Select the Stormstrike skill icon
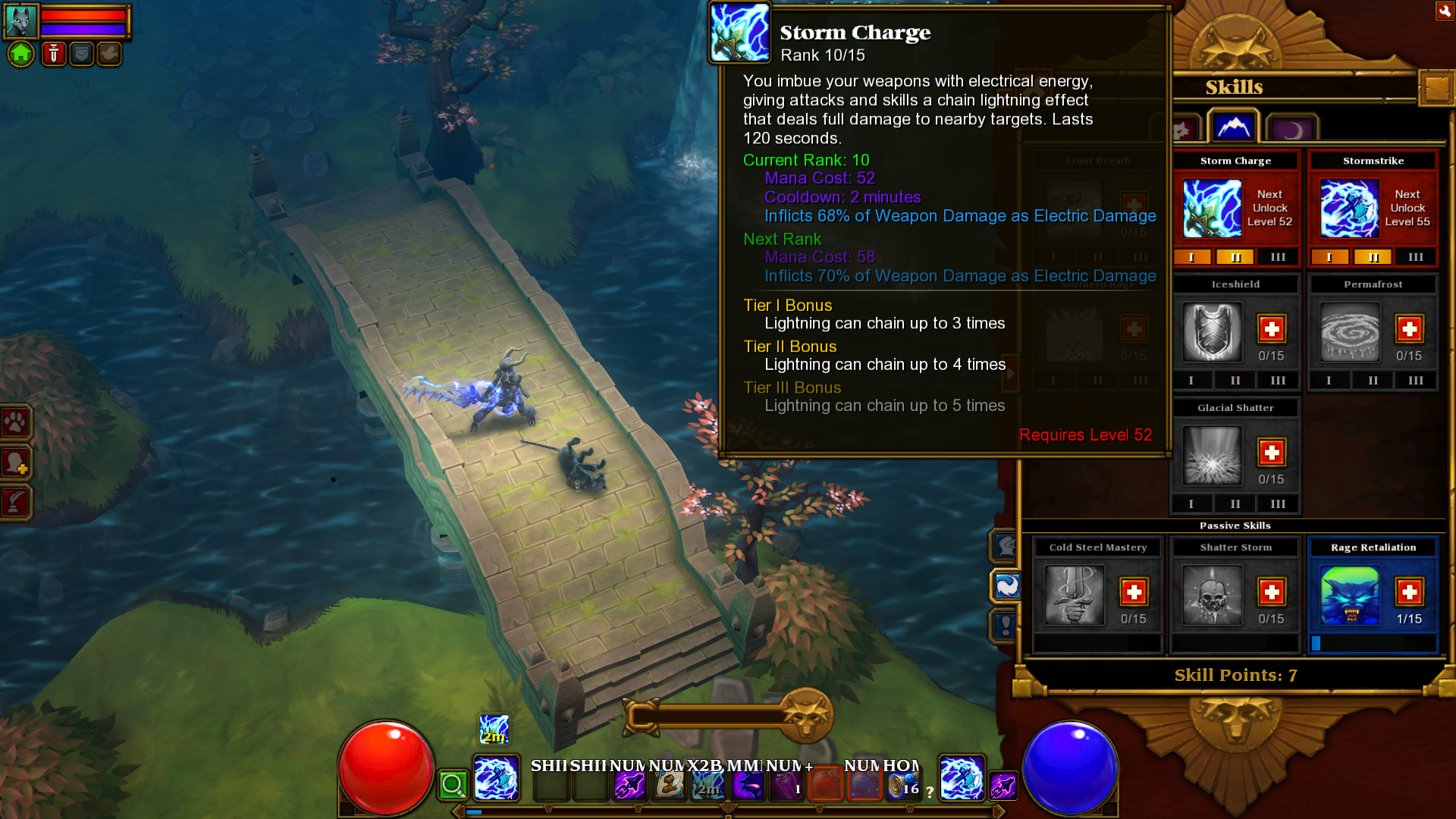Screen dimensions: 1456x819 pos(1349,208)
